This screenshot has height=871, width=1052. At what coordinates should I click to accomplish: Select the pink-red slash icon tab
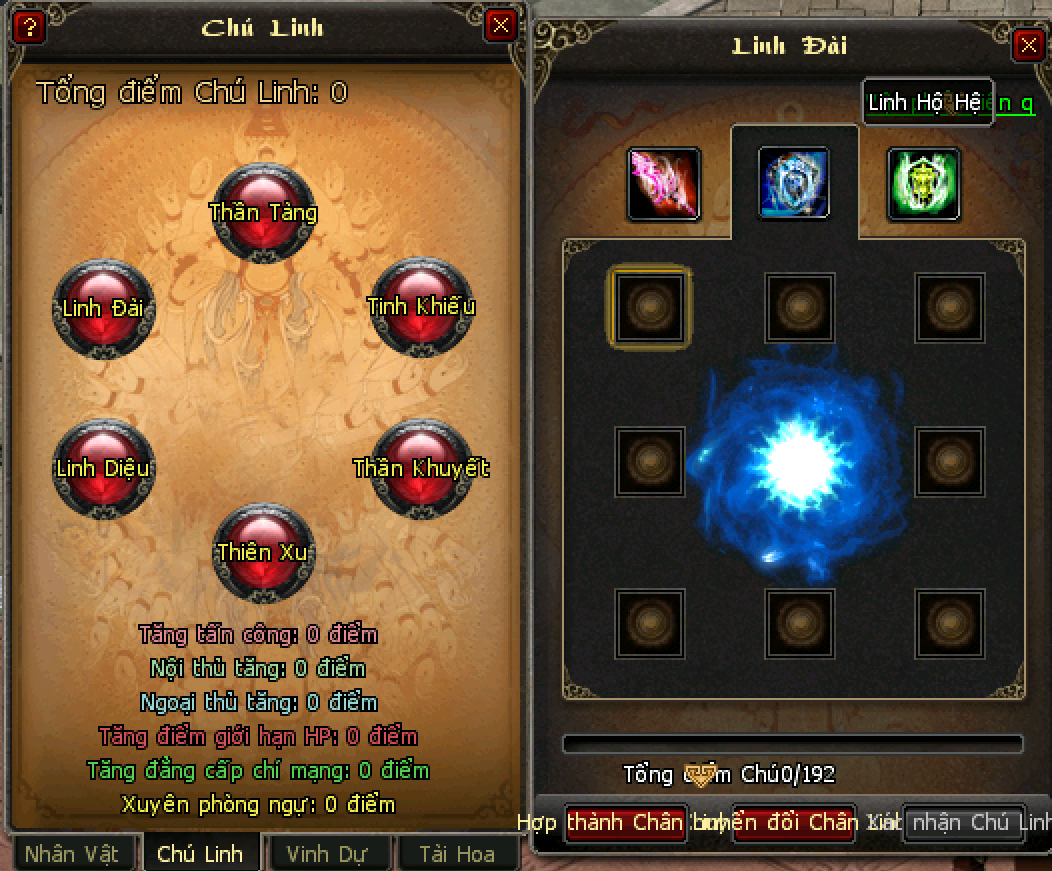(x=663, y=184)
